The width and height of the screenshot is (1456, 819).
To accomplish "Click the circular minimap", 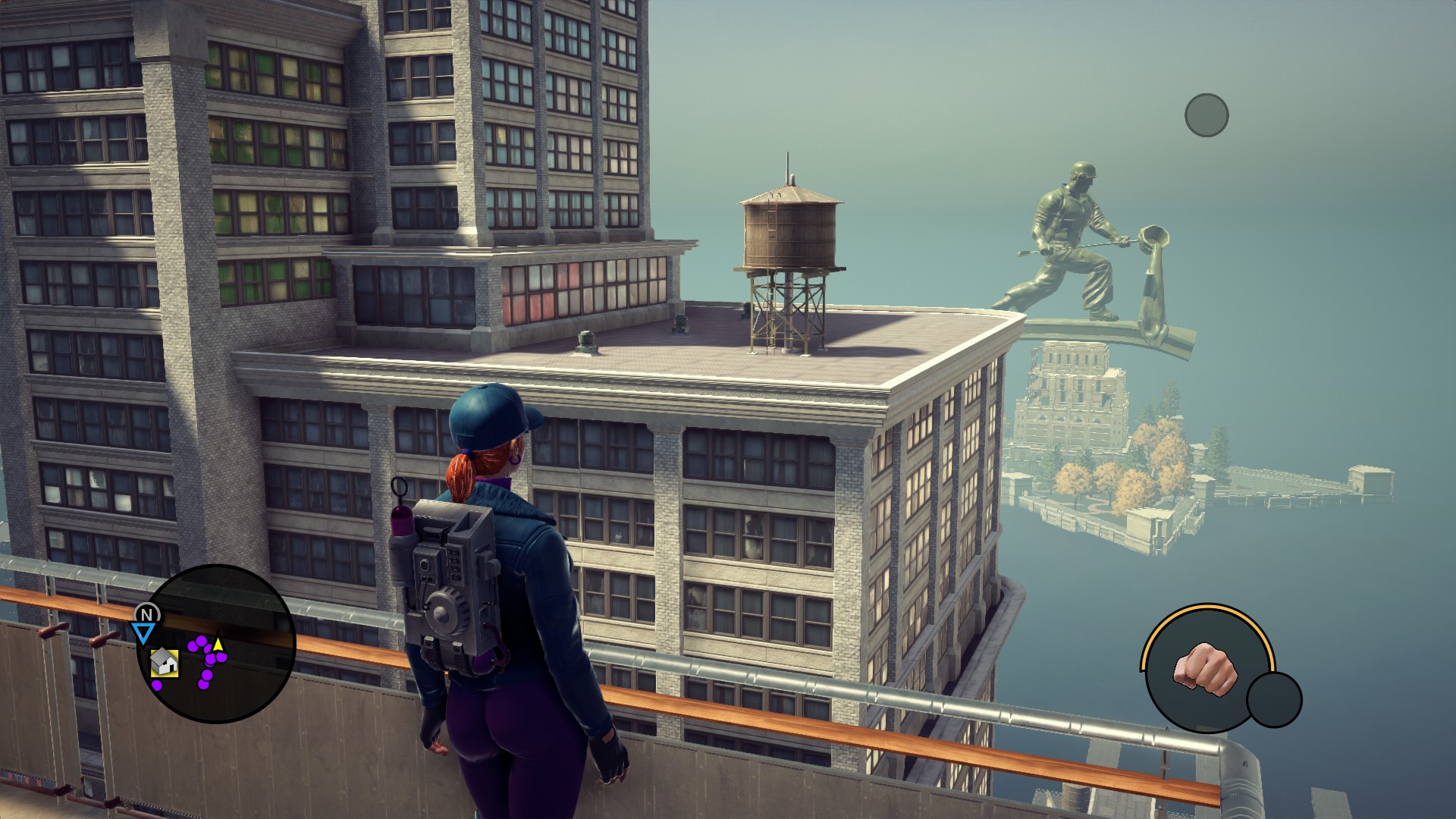I will pos(217,642).
